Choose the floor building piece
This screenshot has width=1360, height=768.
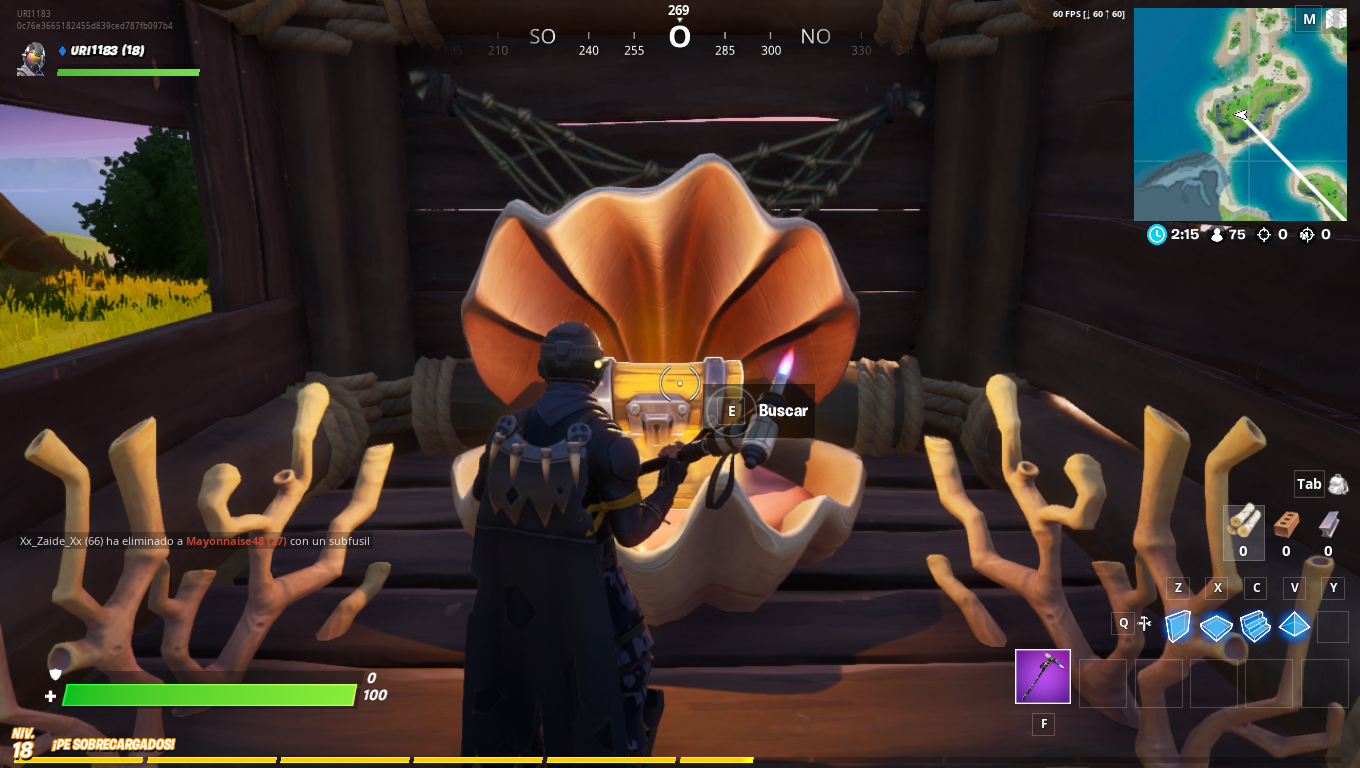pyautogui.click(x=1216, y=626)
